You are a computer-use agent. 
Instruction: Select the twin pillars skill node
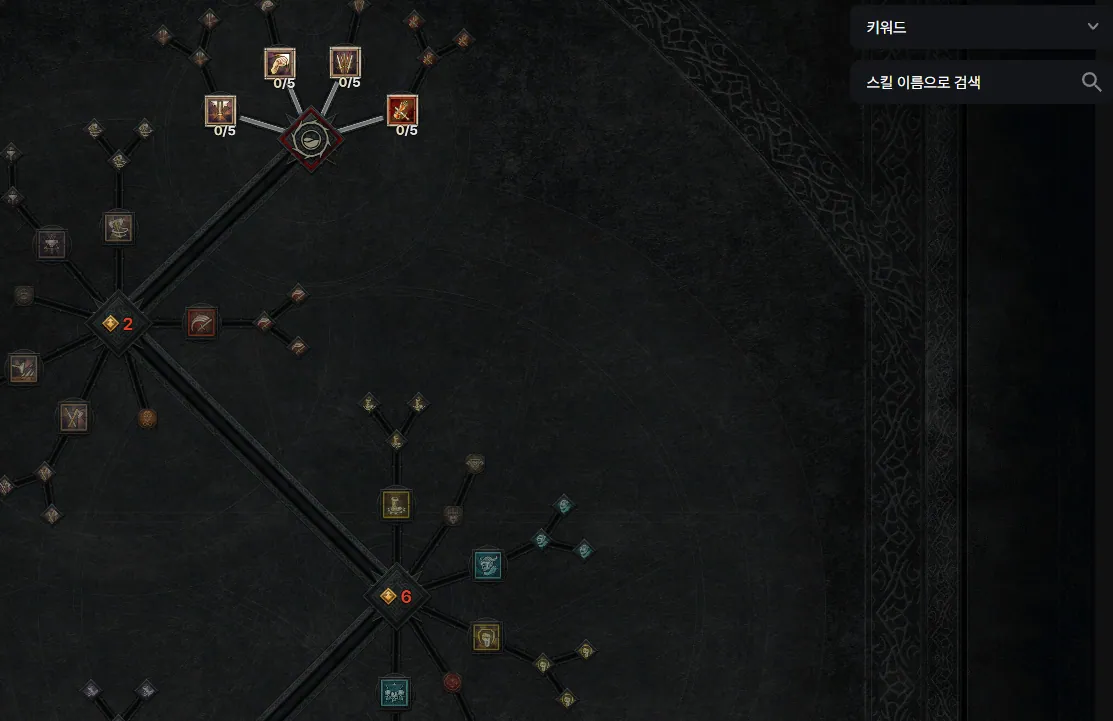pos(220,110)
